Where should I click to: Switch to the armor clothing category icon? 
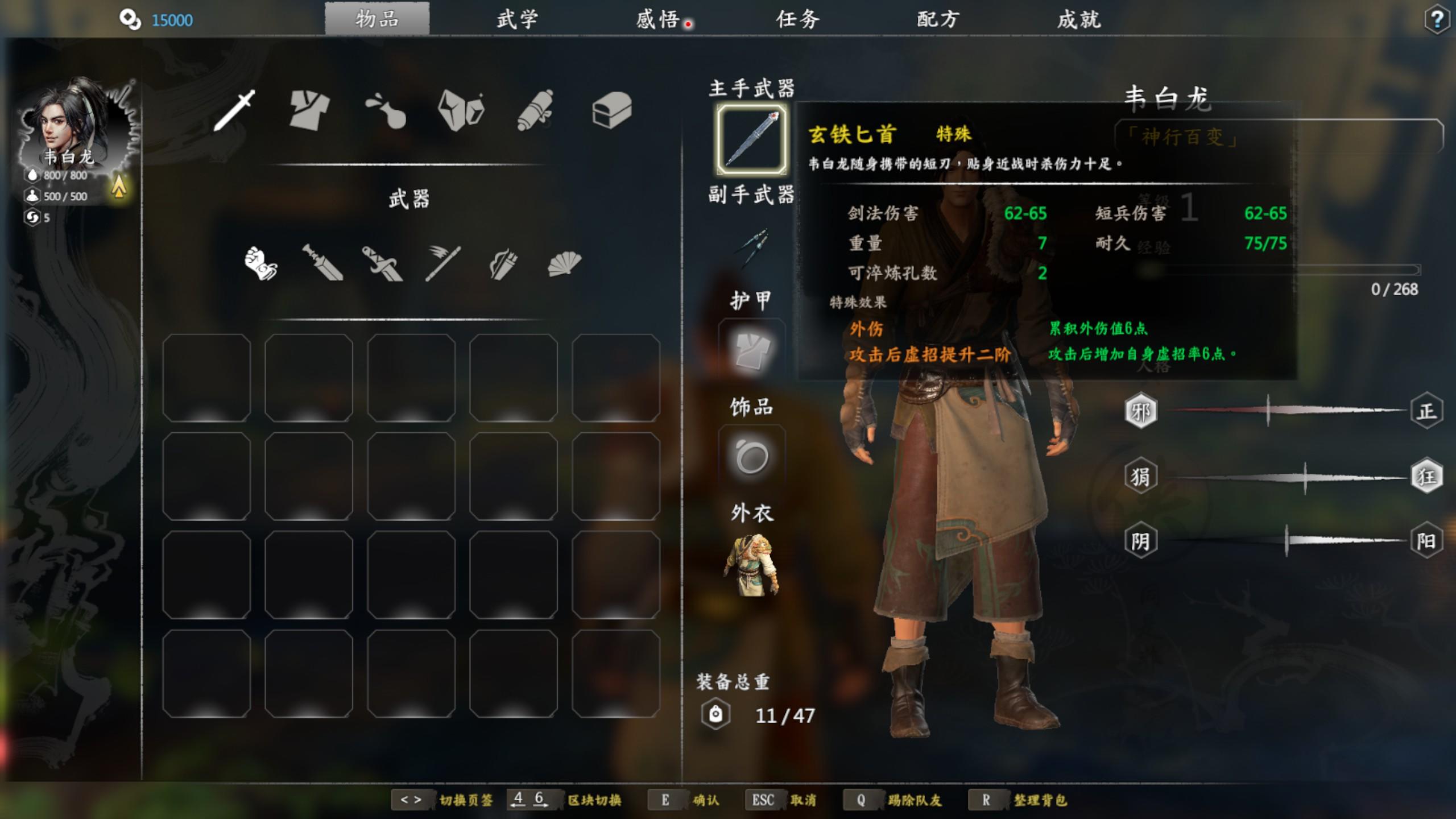pyautogui.click(x=309, y=110)
